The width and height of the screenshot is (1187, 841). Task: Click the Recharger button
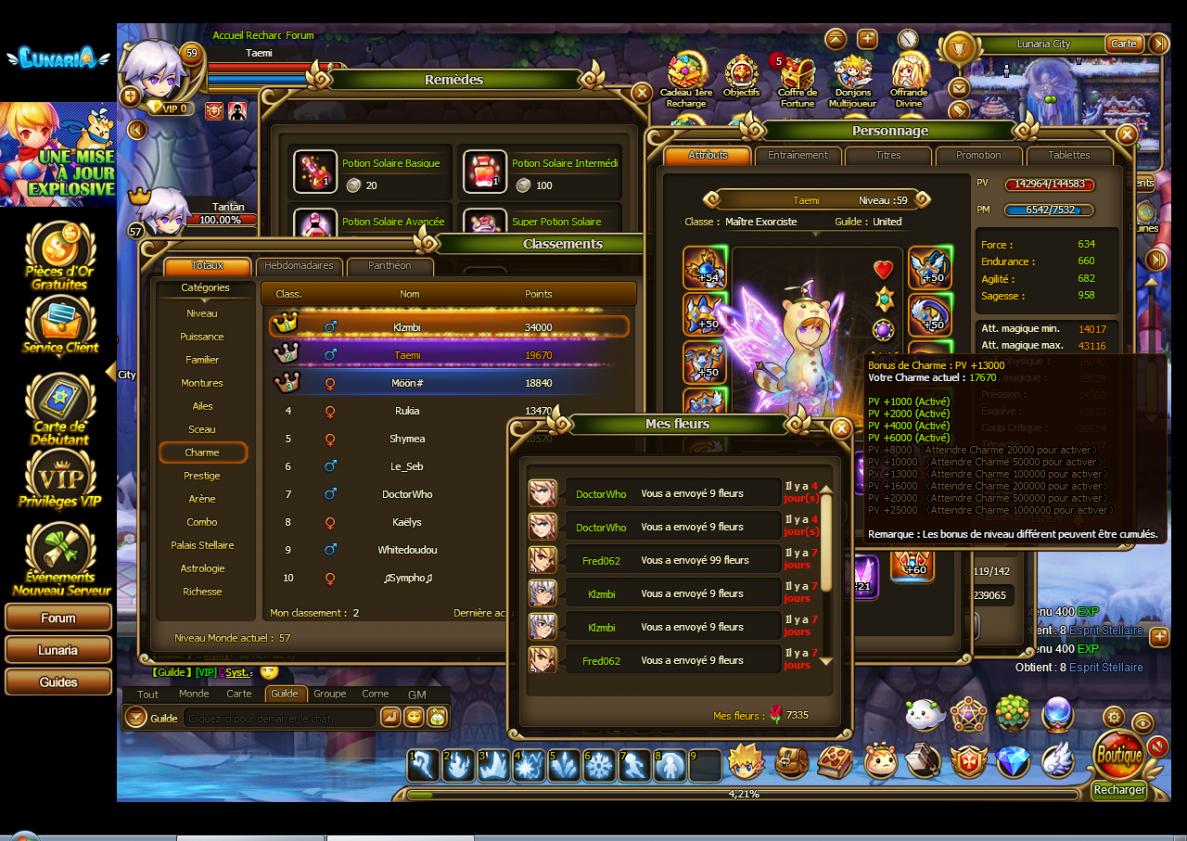pos(1118,790)
